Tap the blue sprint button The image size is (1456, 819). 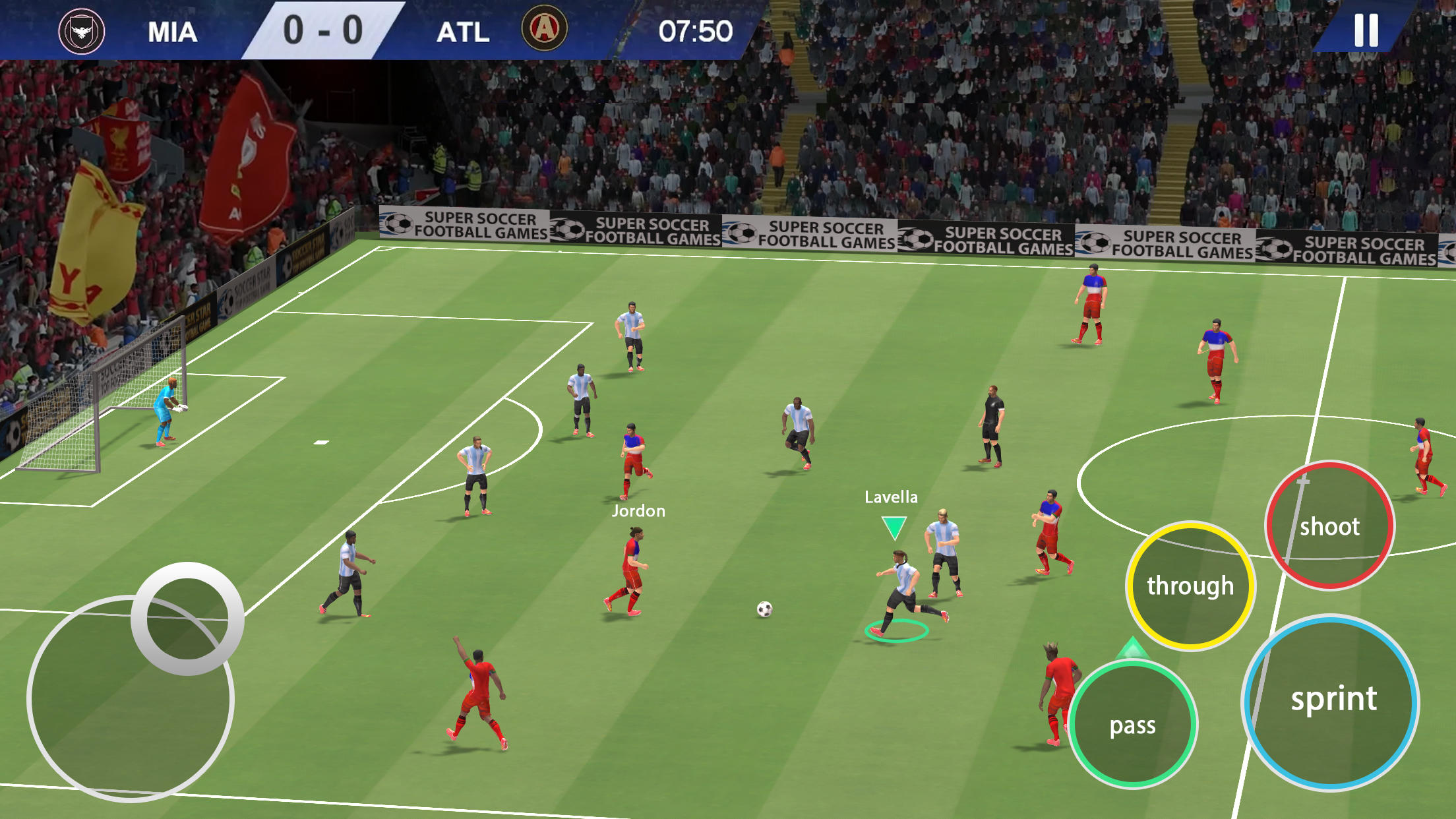pyautogui.click(x=1332, y=700)
